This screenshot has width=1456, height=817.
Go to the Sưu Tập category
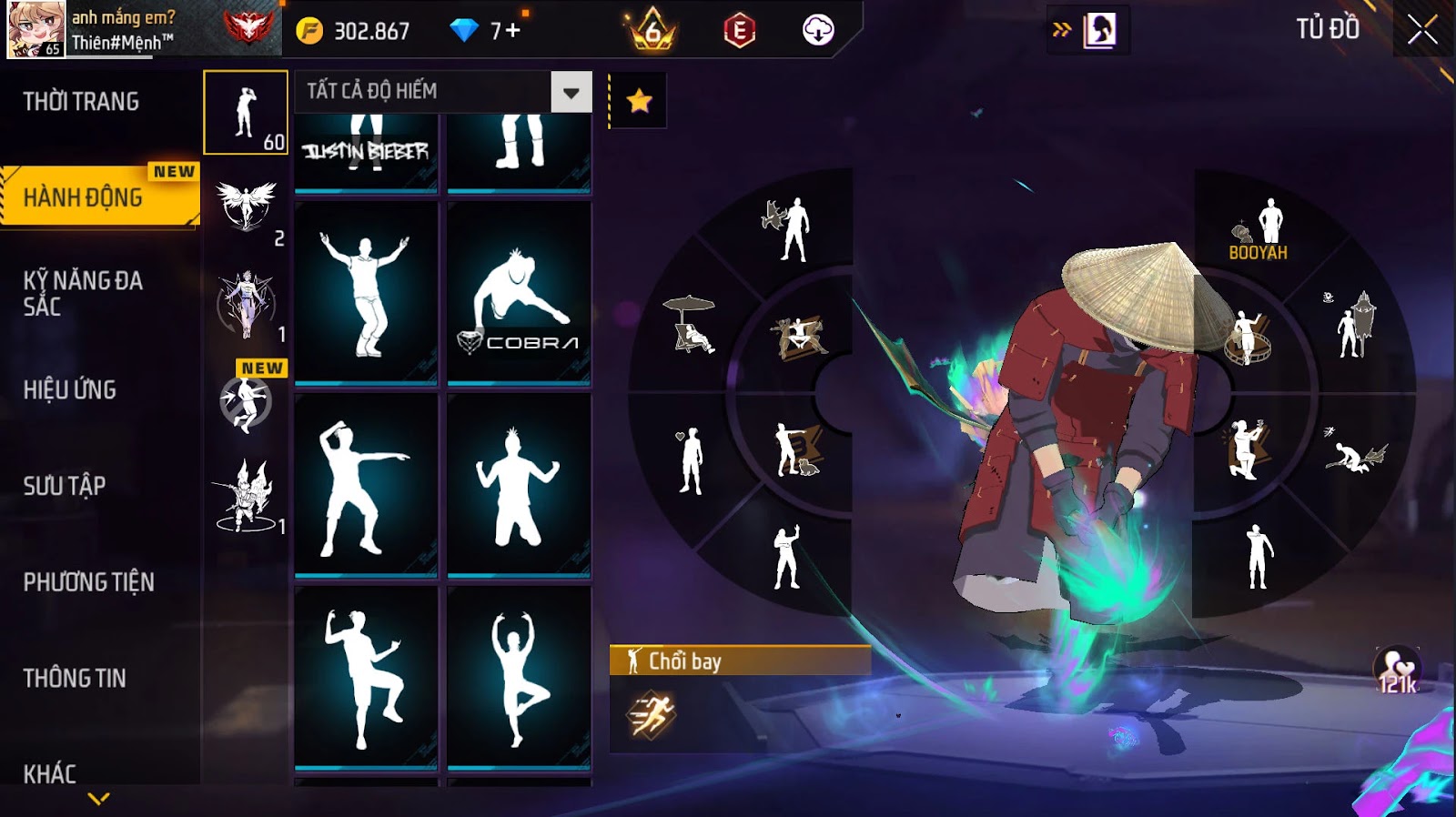pos(65,486)
